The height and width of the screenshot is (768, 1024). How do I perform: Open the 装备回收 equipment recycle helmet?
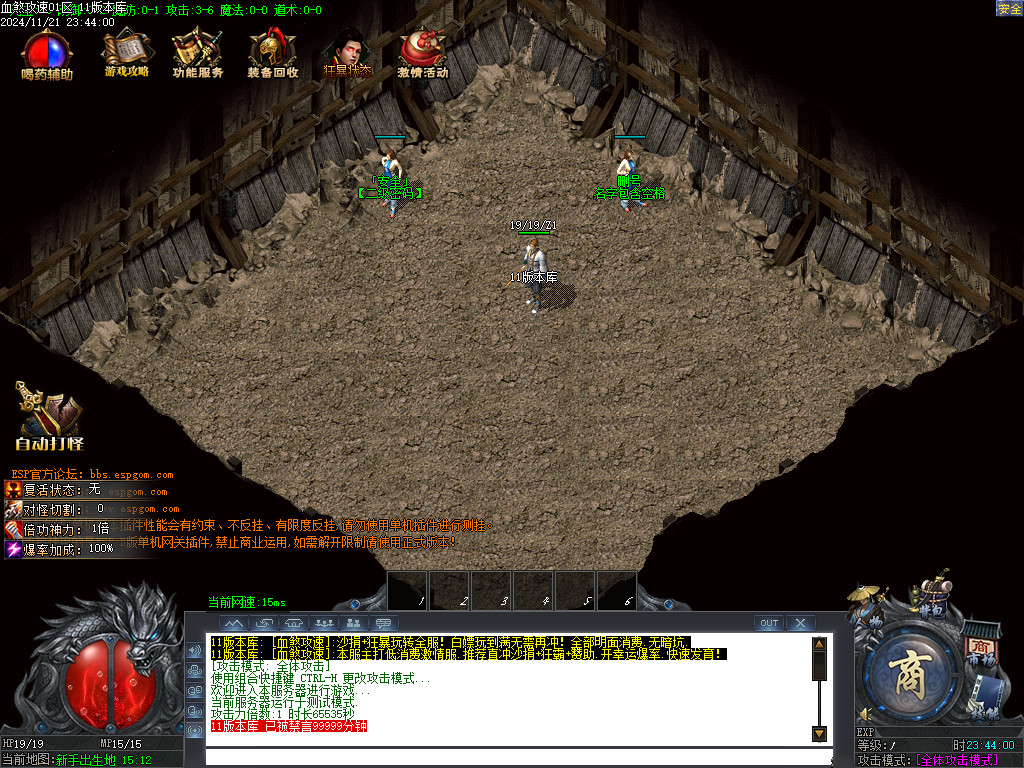click(x=272, y=54)
